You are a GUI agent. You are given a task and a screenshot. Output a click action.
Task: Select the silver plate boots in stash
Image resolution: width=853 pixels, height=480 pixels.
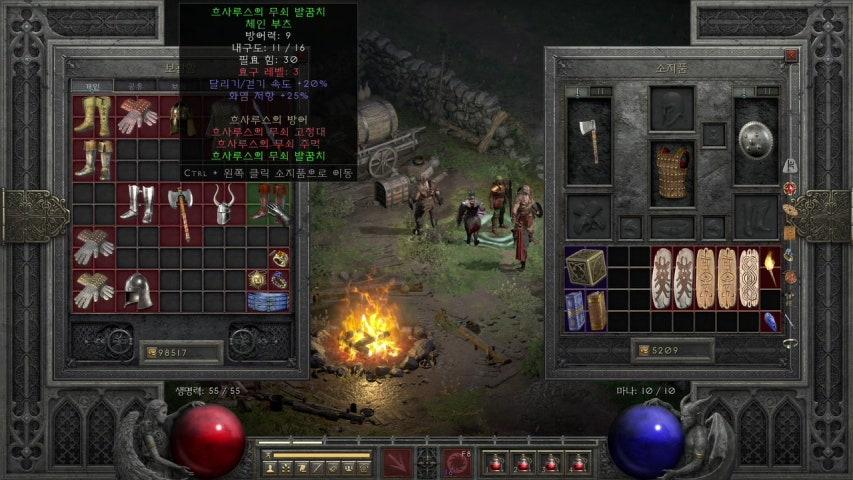point(136,204)
